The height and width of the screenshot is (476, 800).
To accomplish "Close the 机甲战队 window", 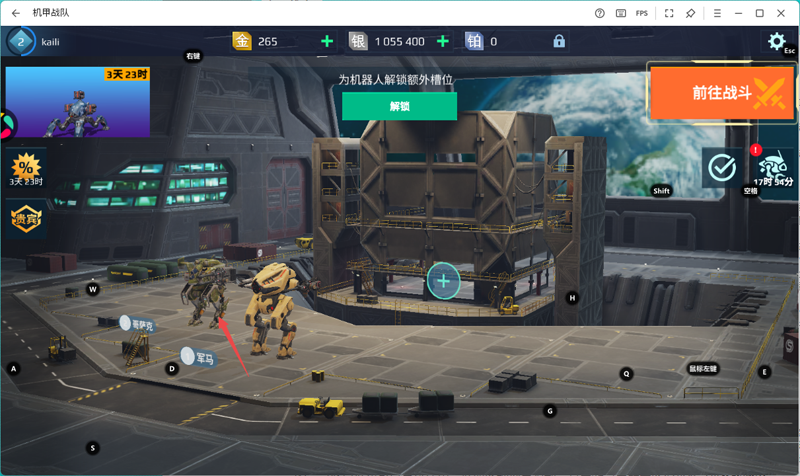I will pyautogui.click(x=783, y=13).
